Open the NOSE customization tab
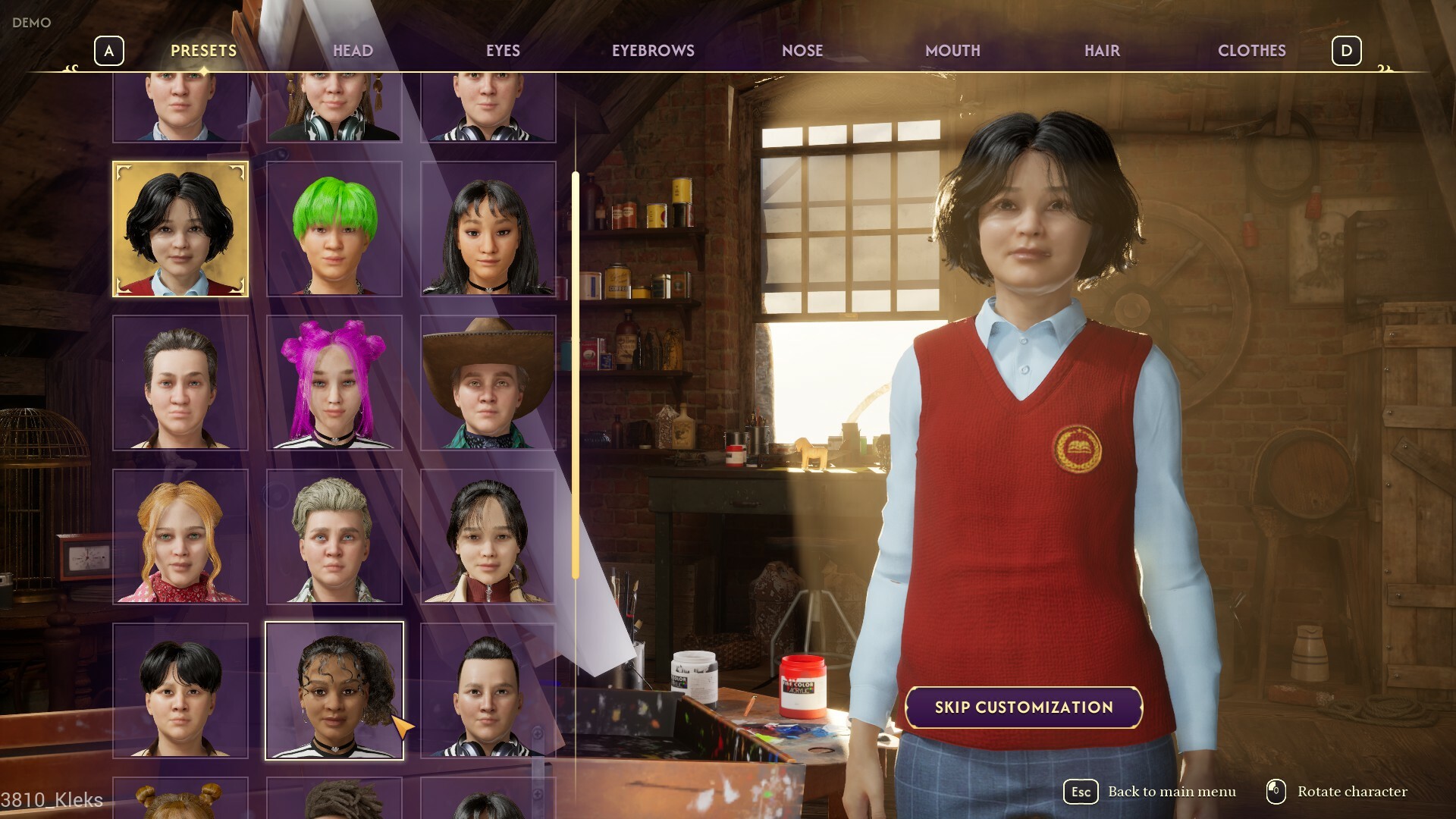Viewport: 1456px width, 819px height. point(803,51)
